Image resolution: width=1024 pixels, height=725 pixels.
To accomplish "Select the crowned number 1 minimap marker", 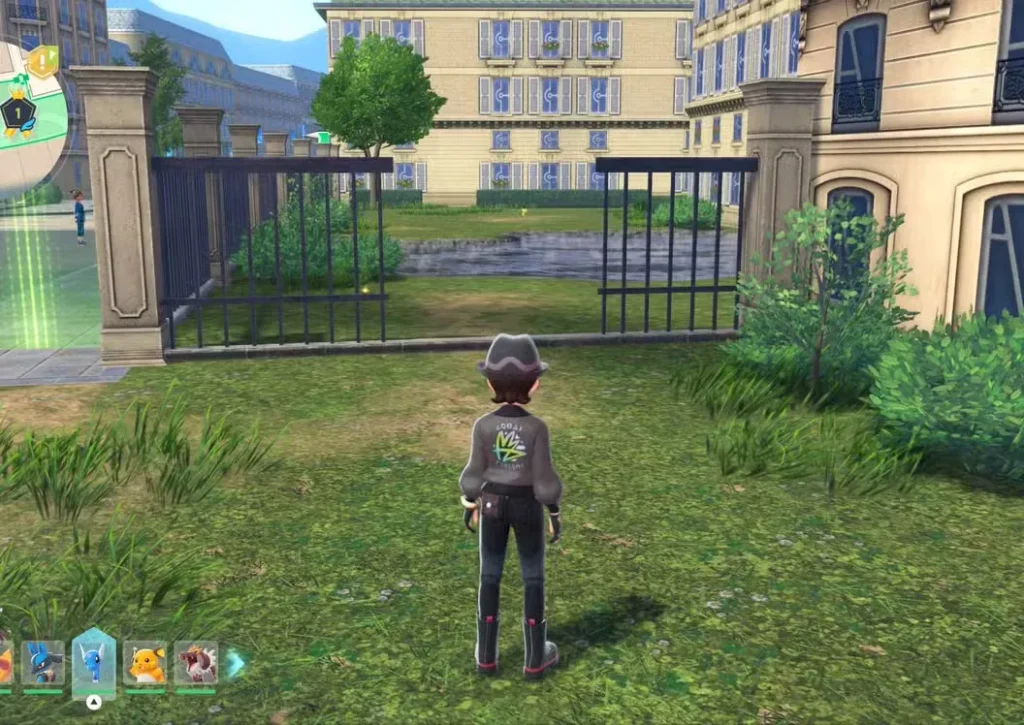I will (x=17, y=114).
